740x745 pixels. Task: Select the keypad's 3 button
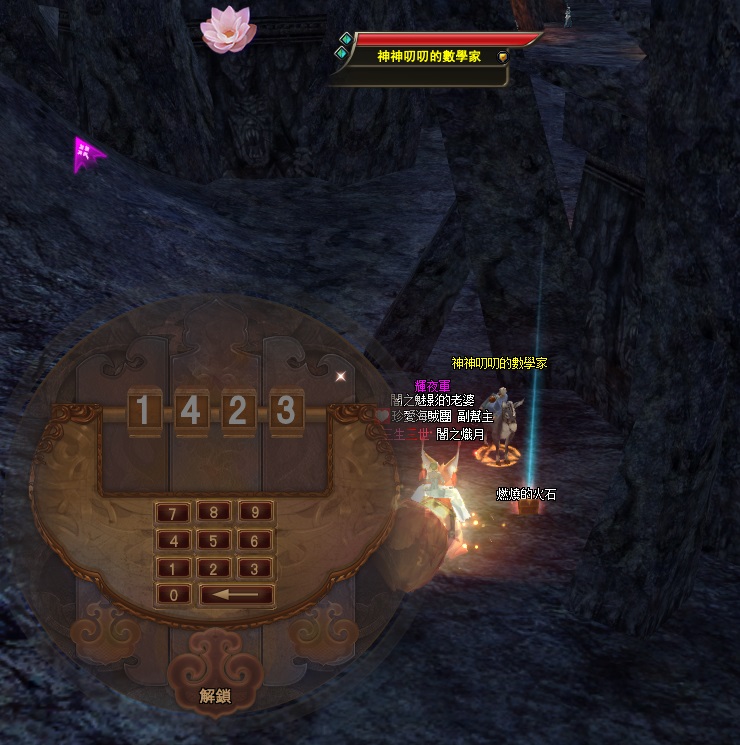pyautogui.click(x=255, y=568)
